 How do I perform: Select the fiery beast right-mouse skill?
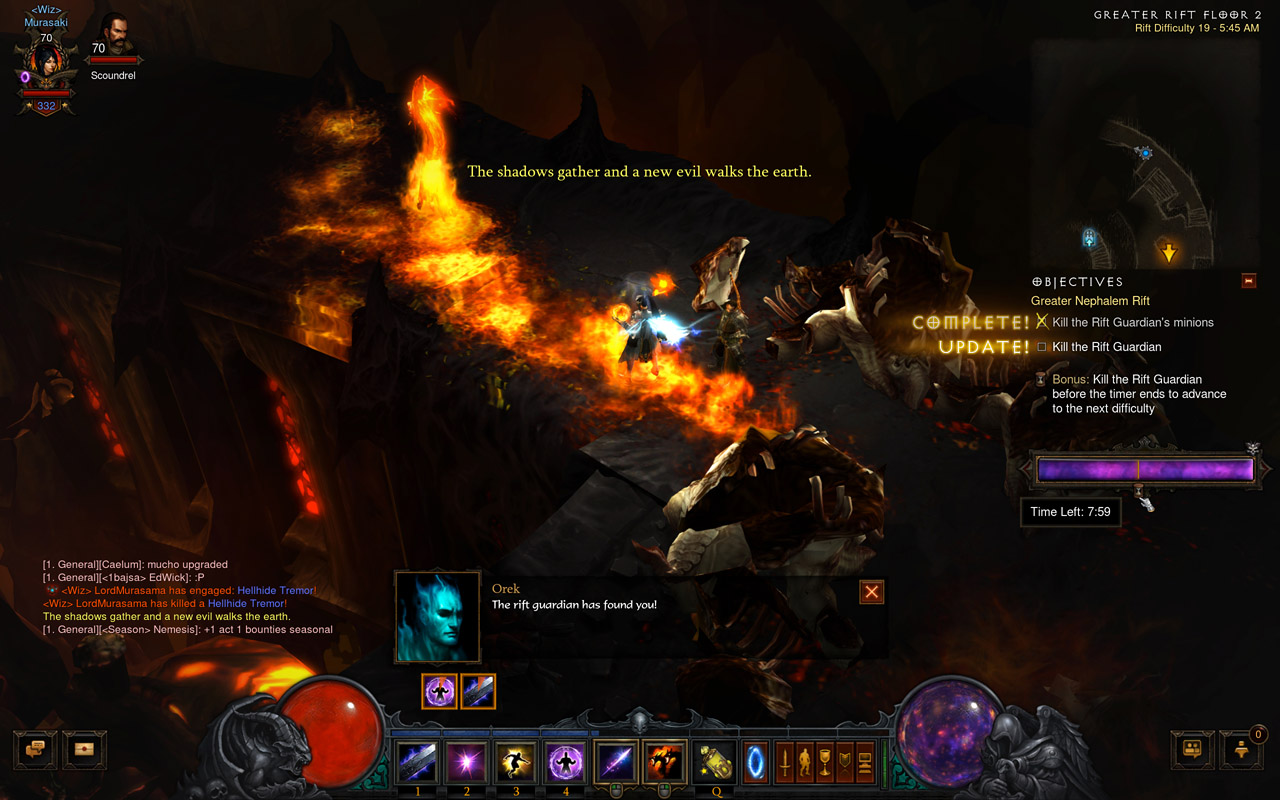click(x=664, y=763)
